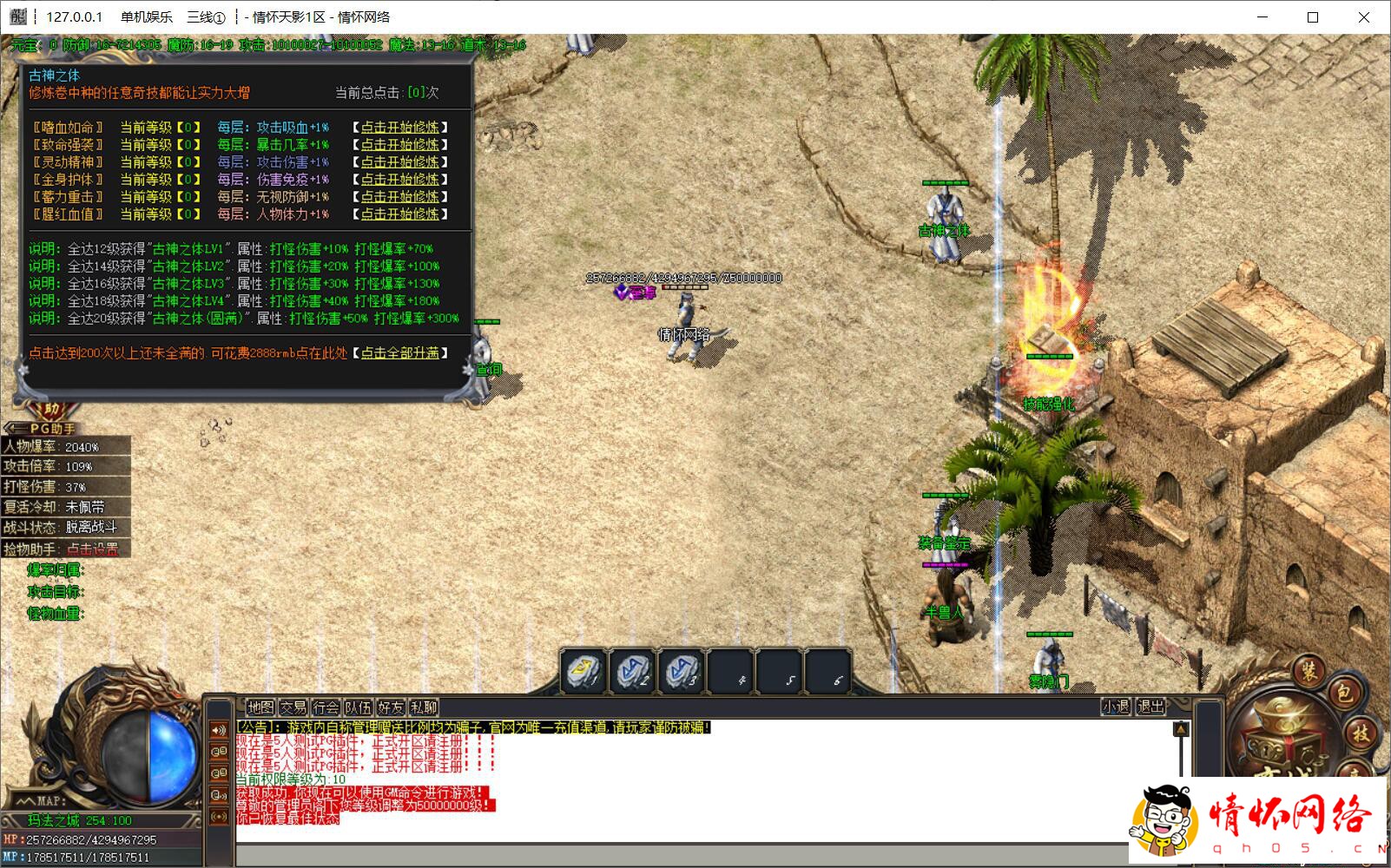Toggle the speaker sound icon beside chat
Viewport: 1391px width, 868px height.
point(219,730)
